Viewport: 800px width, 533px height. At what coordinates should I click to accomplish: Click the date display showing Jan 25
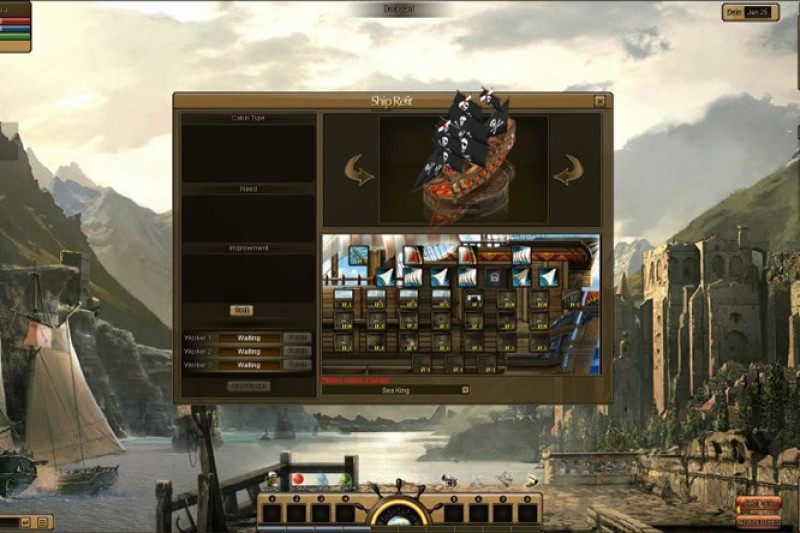point(751,12)
